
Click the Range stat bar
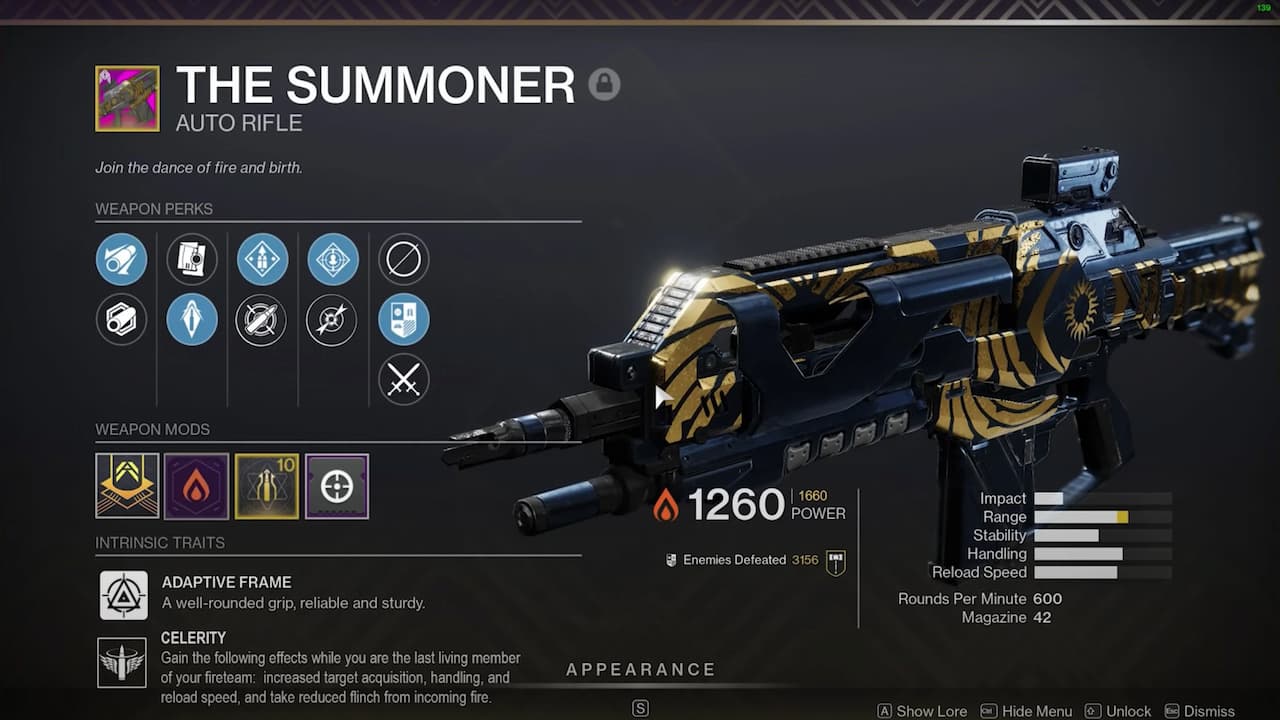(x=1100, y=517)
